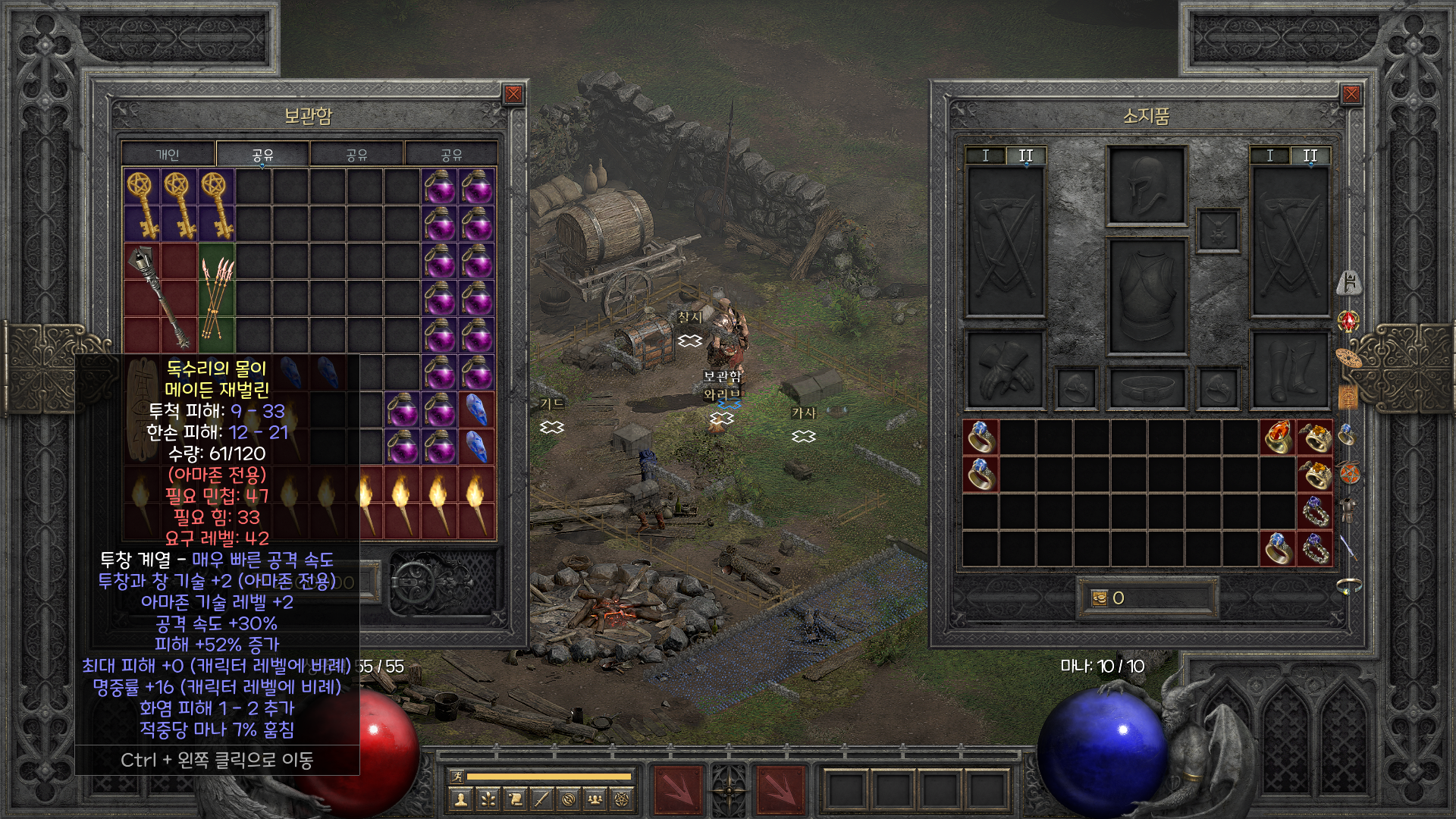
Task: Switch to the 개인 stash tab
Action: click(168, 155)
